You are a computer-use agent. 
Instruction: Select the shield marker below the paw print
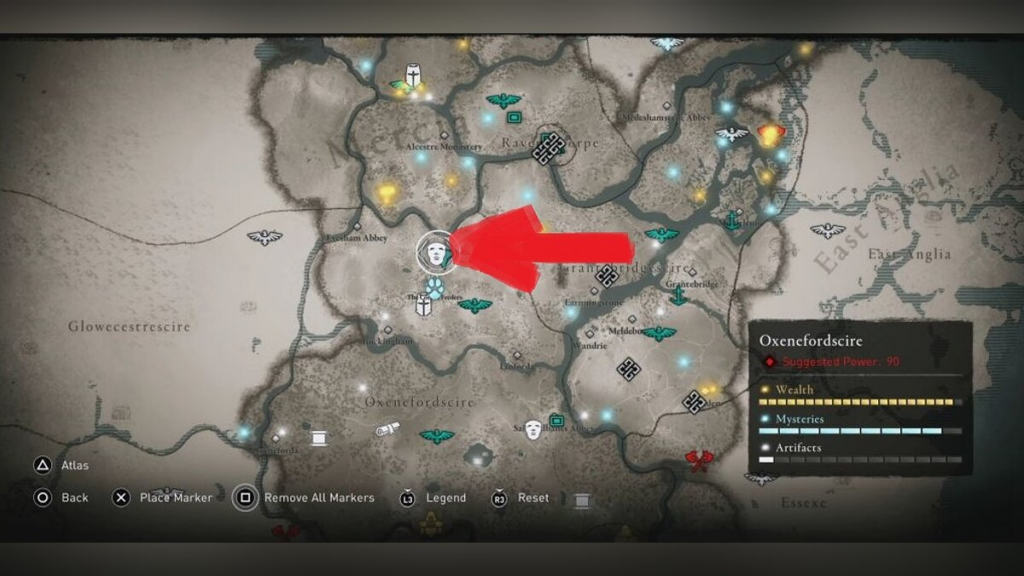pyautogui.click(x=424, y=308)
